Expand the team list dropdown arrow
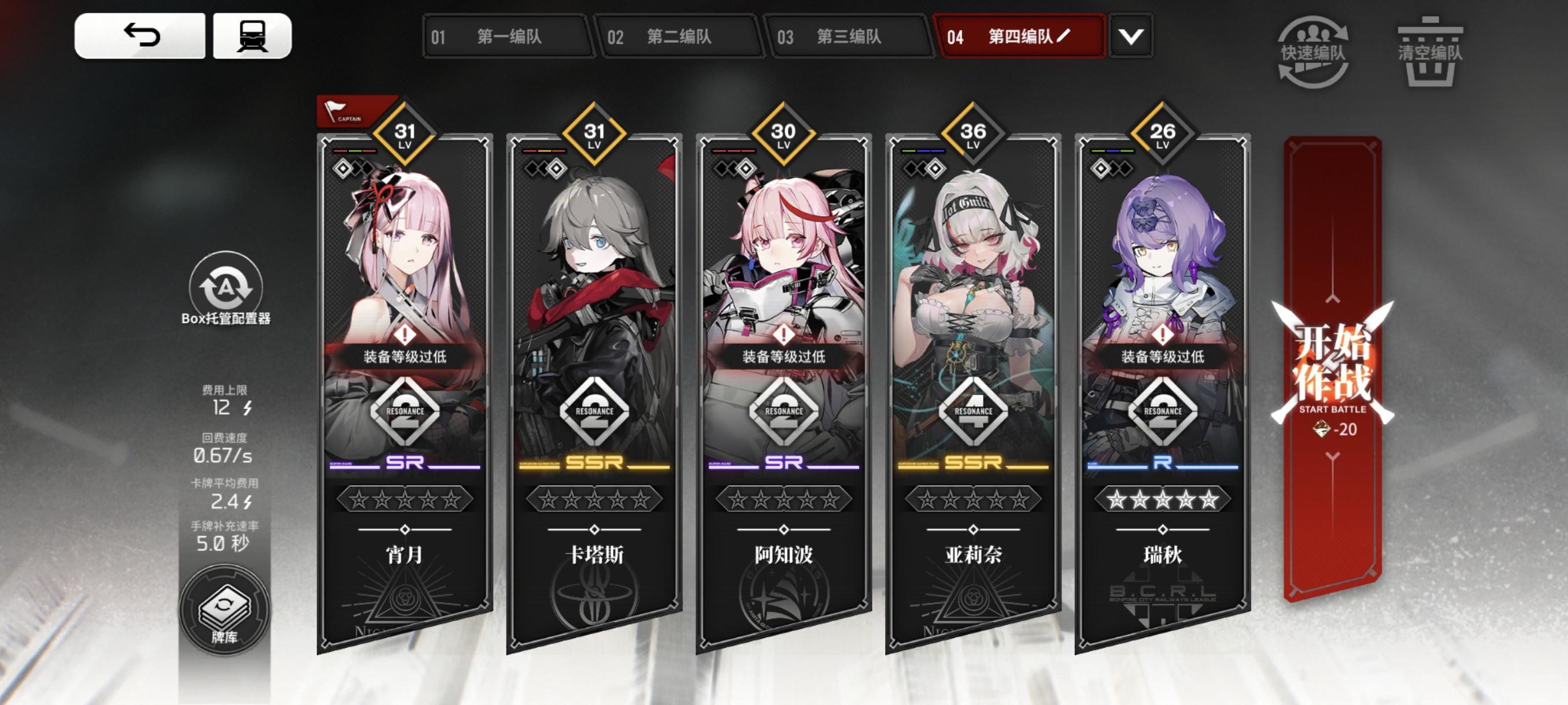Image resolution: width=1568 pixels, height=705 pixels. coord(1130,36)
